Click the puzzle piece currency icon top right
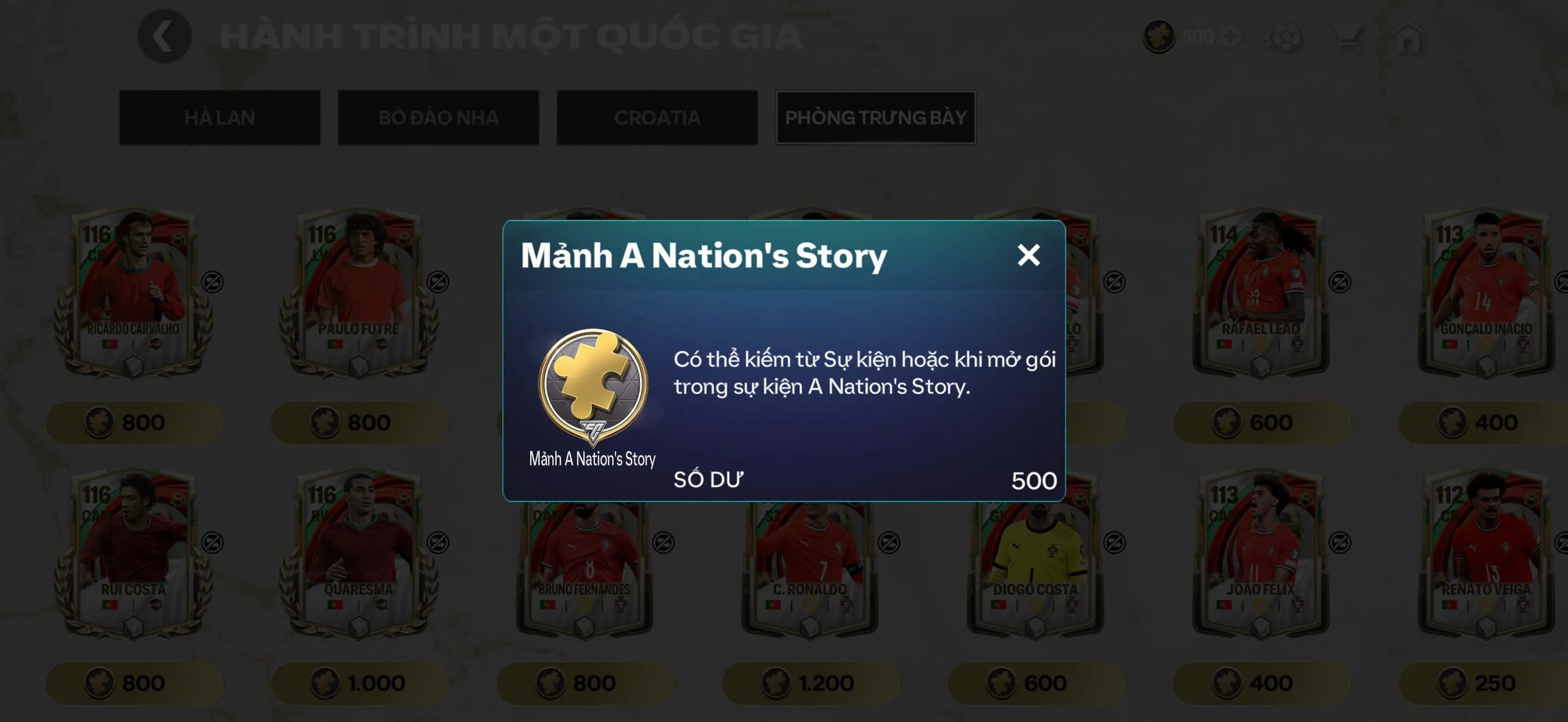 [x=1159, y=37]
